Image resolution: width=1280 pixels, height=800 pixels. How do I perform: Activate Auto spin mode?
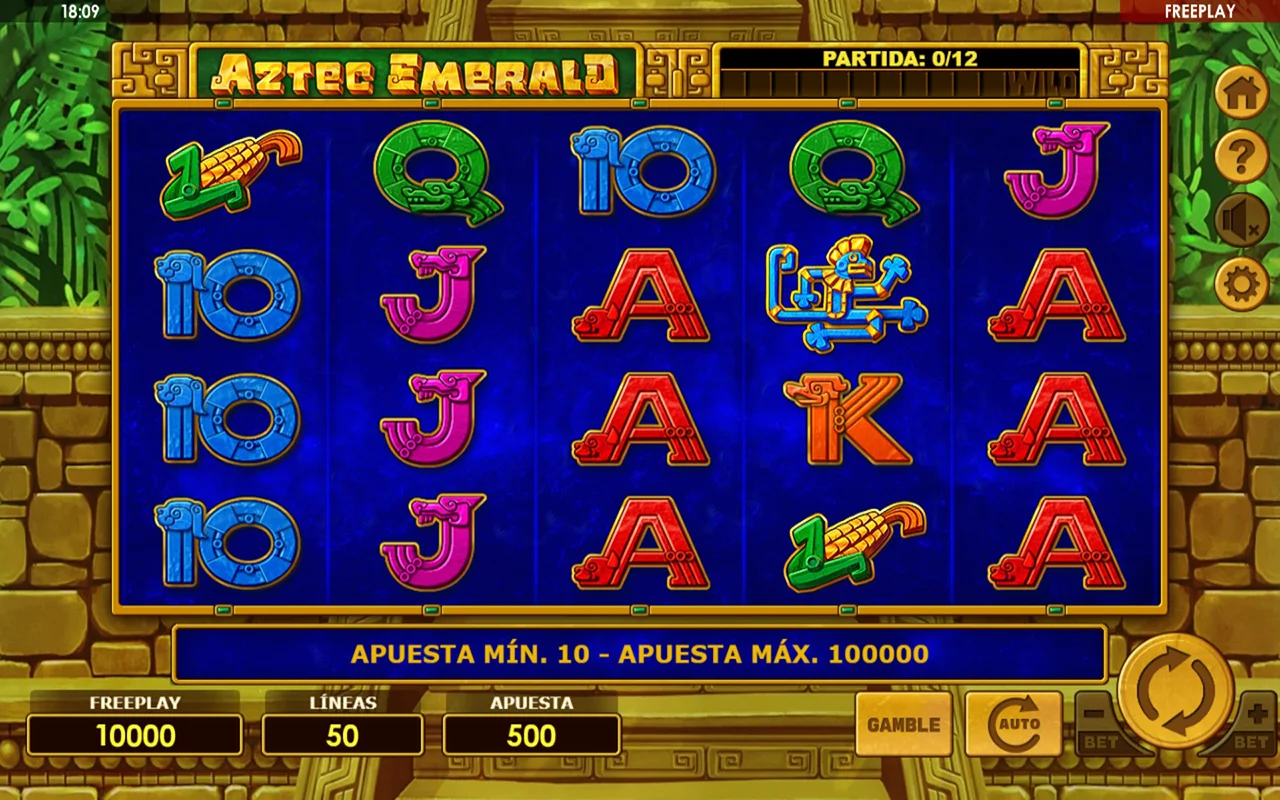[x=1013, y=724]
